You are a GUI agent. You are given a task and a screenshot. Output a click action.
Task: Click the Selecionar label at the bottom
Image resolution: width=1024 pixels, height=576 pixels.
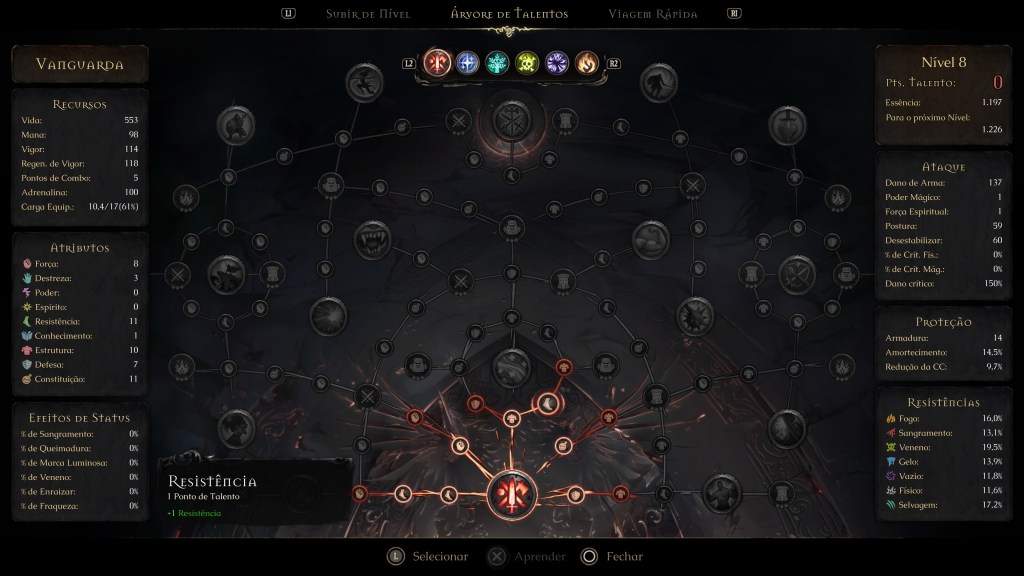[440, 556]
